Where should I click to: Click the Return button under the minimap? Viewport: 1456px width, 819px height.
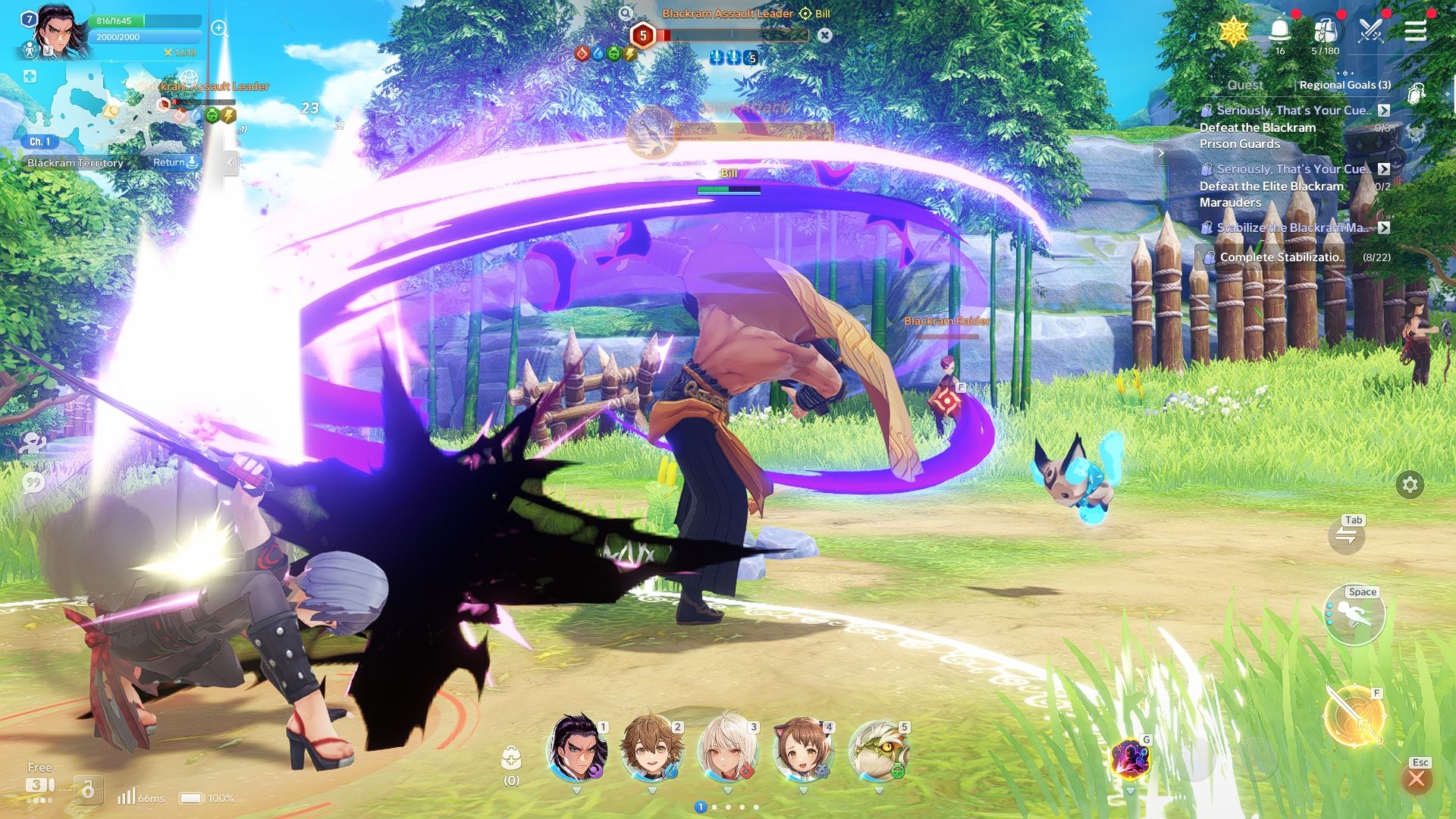click(x=175, y=162)
